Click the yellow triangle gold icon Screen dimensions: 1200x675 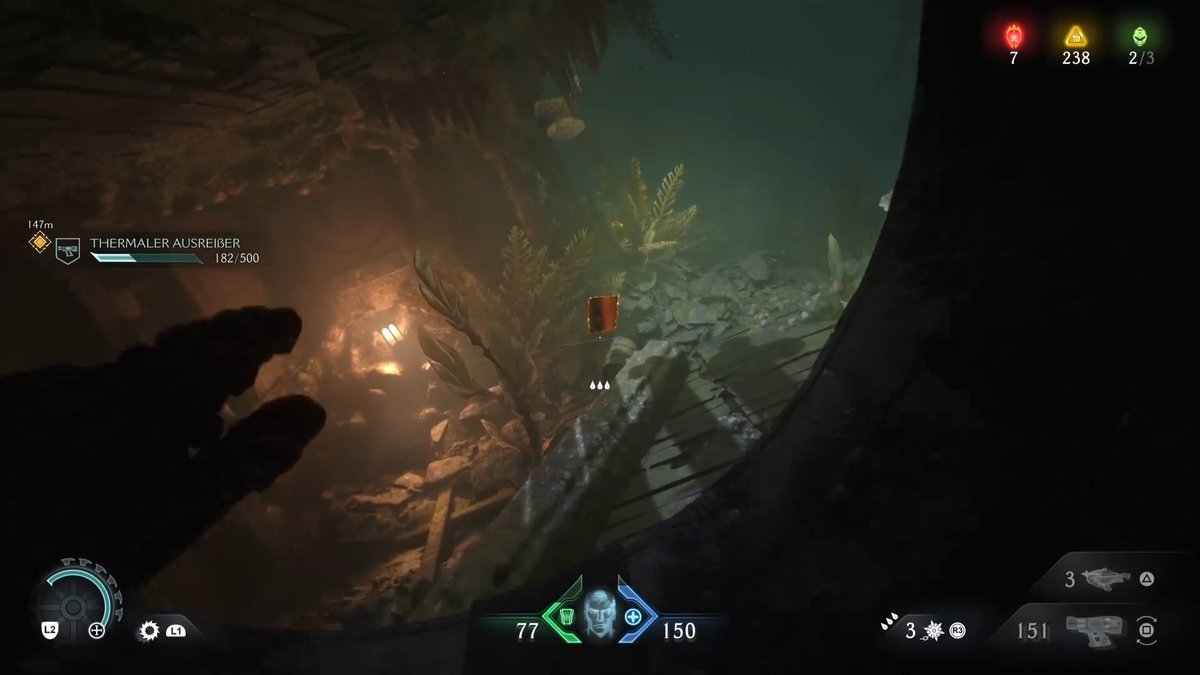[1076, 37]
